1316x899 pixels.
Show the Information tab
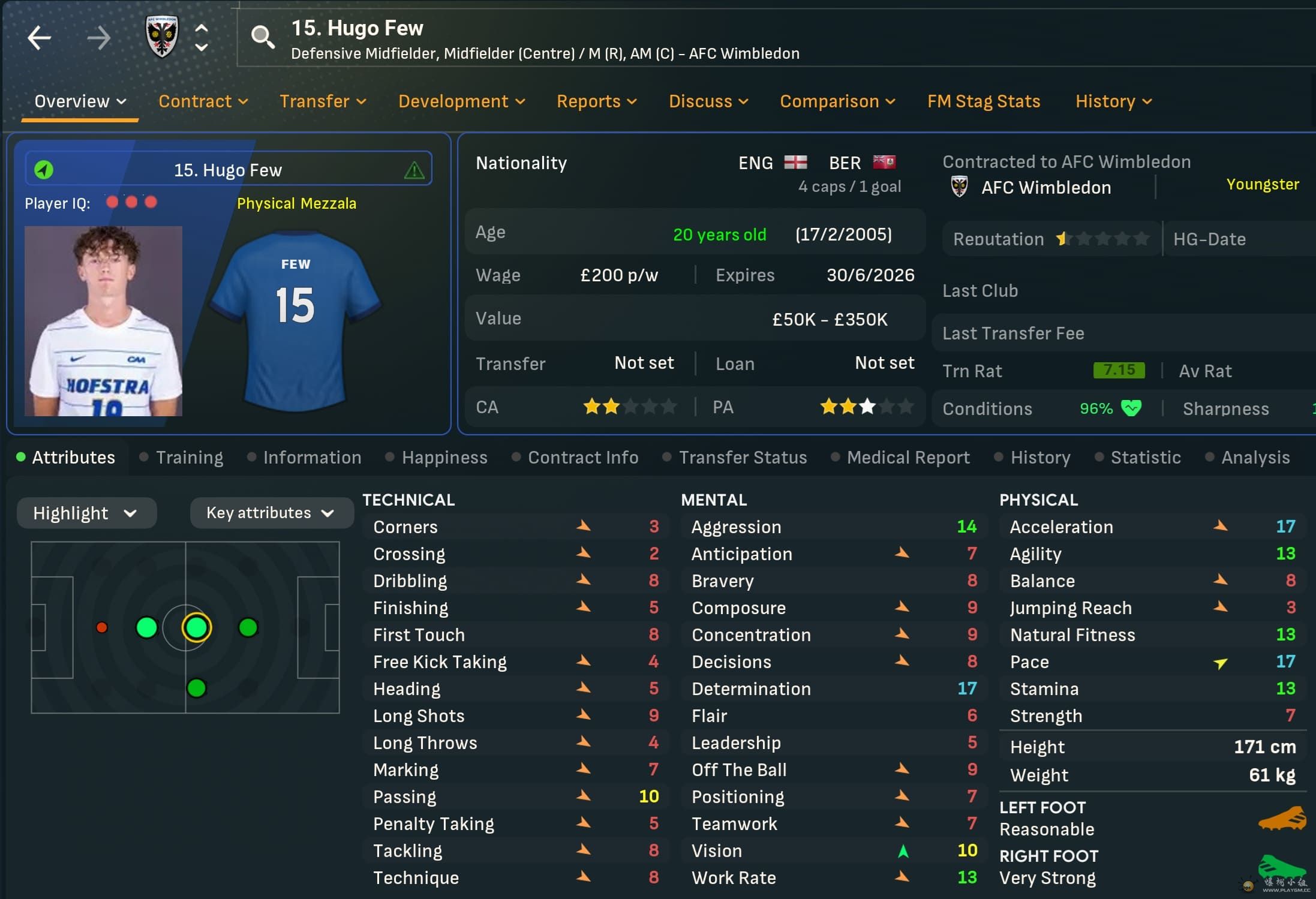(312, 458)
